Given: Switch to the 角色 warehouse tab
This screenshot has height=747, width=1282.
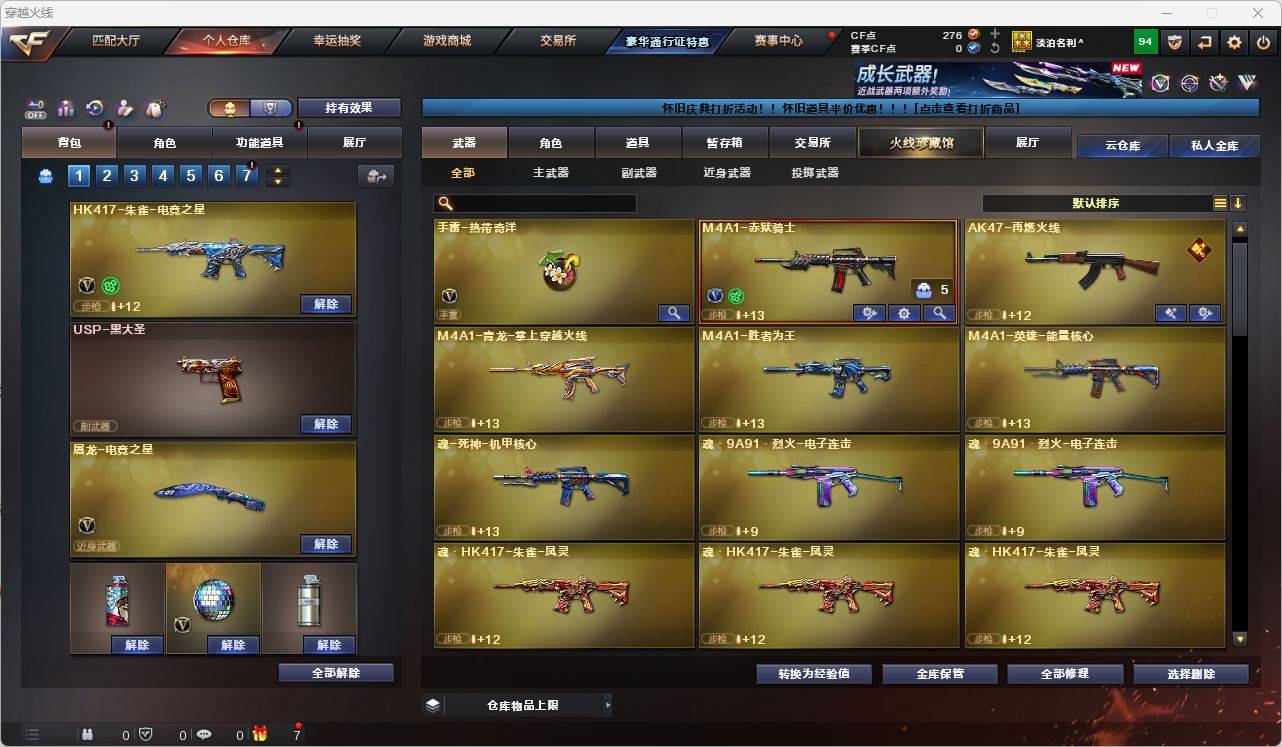Looking at the screenshot, I should (x=551, y=142).
